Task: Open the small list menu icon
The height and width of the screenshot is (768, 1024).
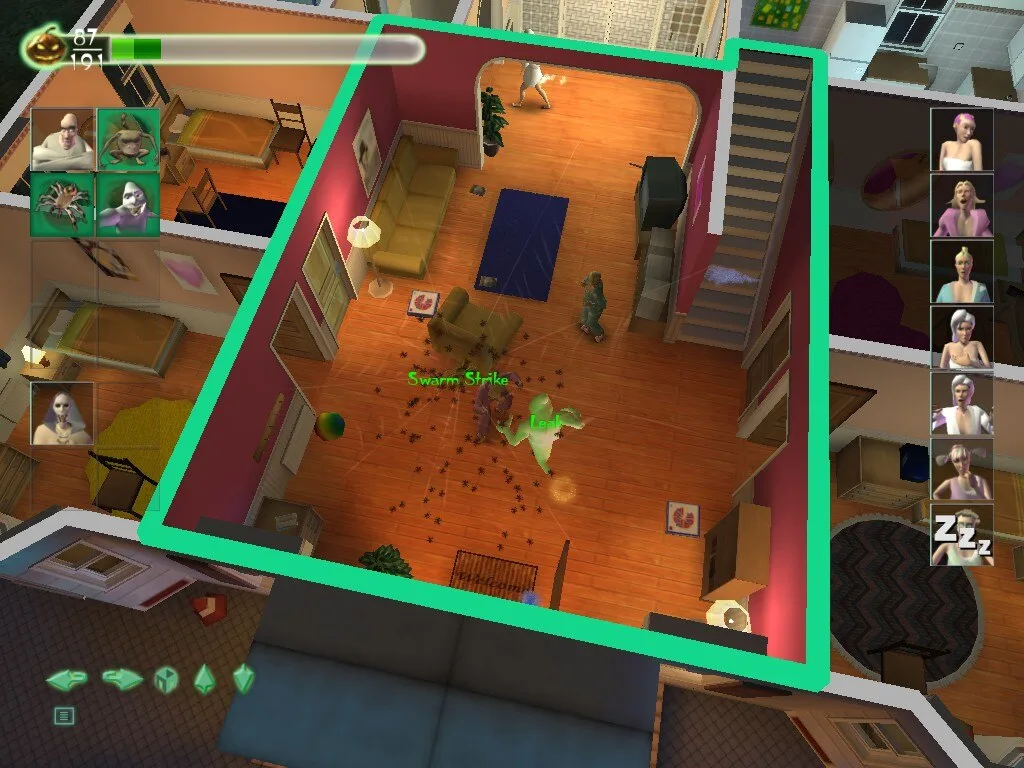Action: coord(64,715)
